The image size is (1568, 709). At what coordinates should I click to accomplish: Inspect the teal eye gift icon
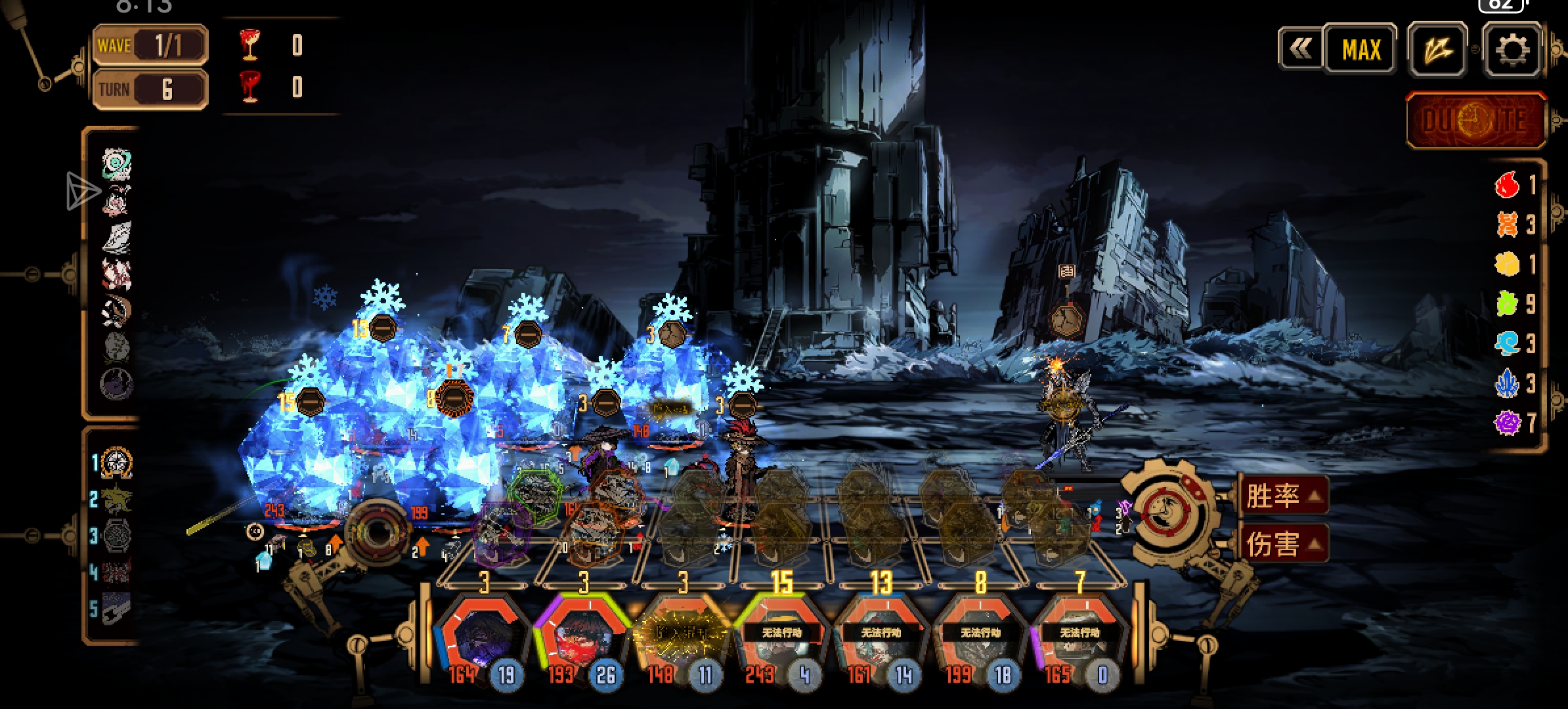(117, 164)
